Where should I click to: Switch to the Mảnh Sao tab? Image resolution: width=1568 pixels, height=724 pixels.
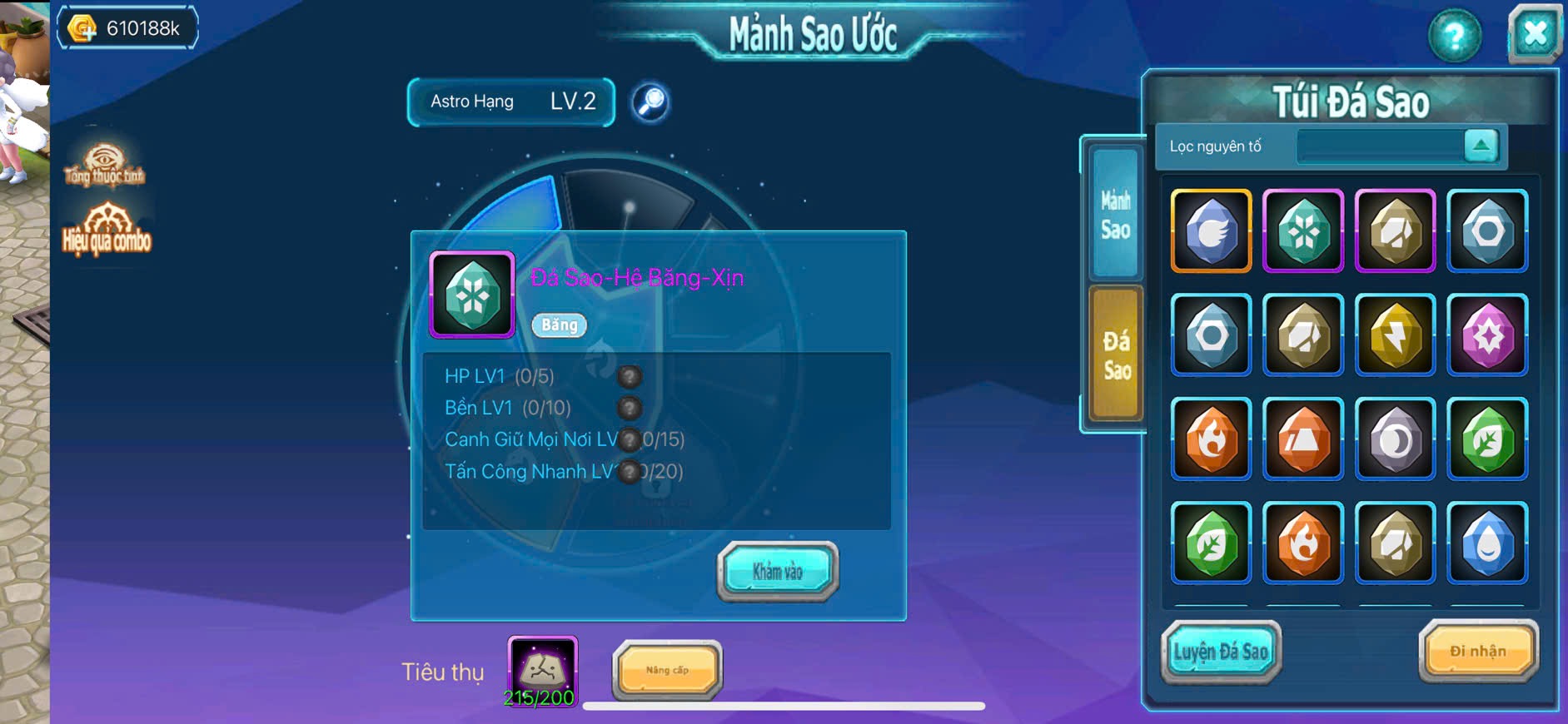click(x=1115, y=214)
